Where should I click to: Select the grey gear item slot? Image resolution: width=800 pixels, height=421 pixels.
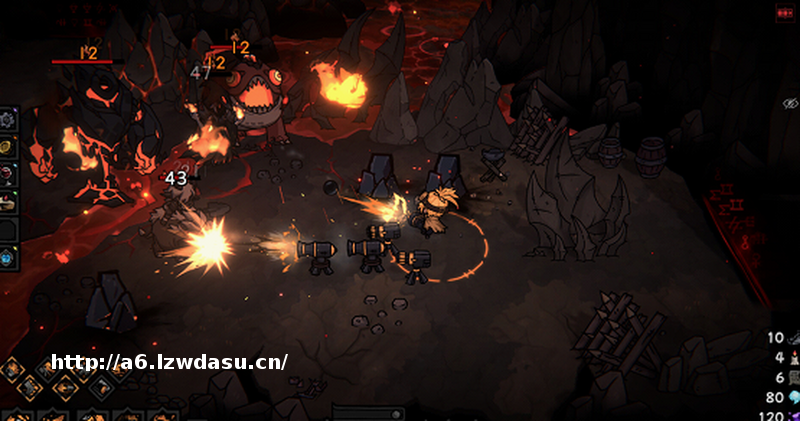7,119
